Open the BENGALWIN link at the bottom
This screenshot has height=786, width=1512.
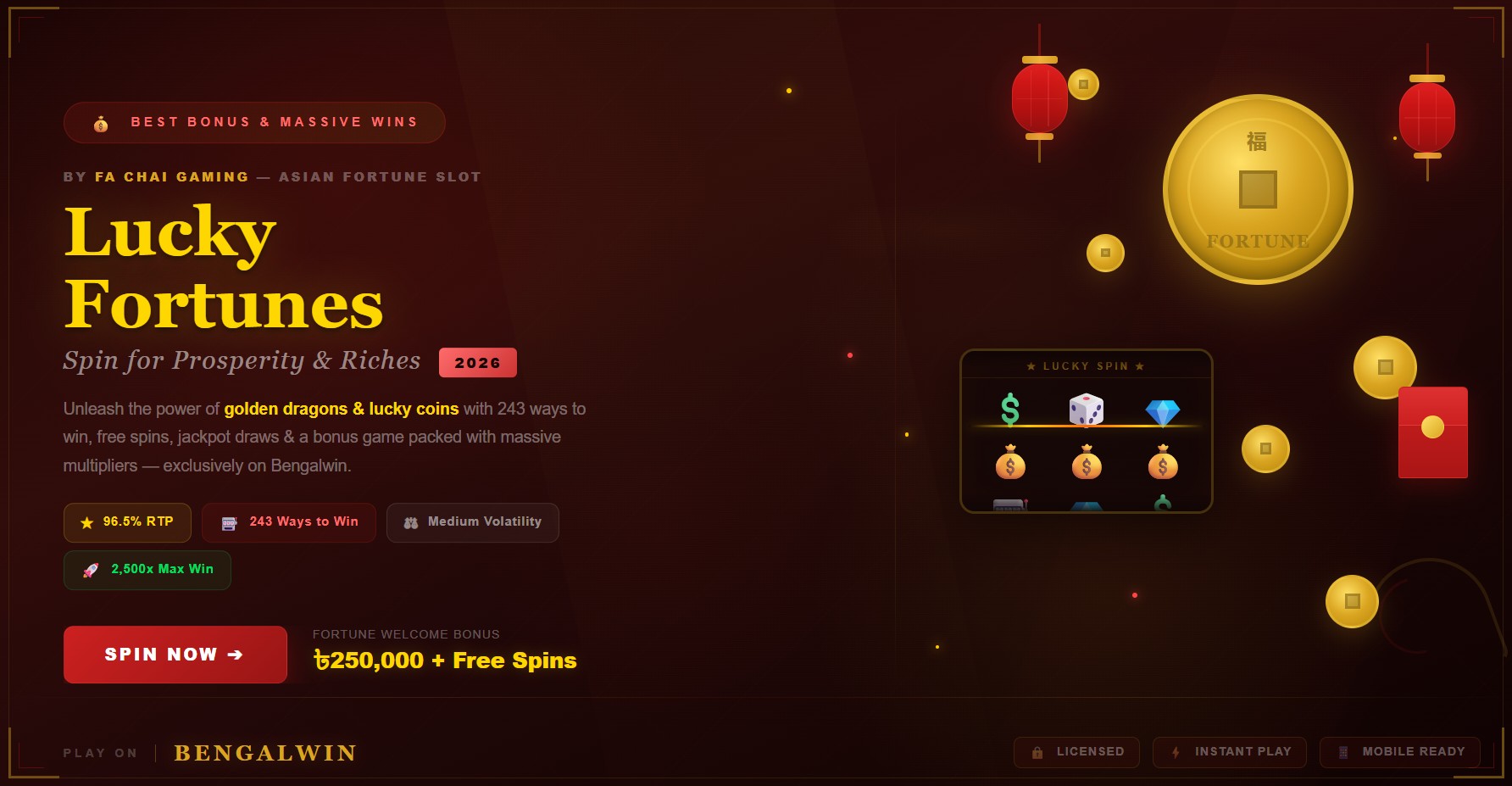click(264, 752)
